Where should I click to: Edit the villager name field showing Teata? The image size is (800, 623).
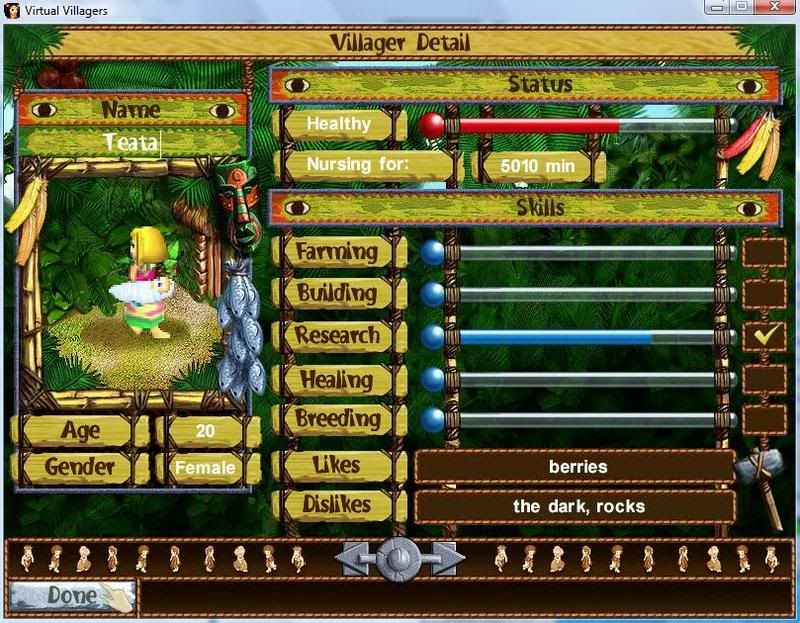132,143
